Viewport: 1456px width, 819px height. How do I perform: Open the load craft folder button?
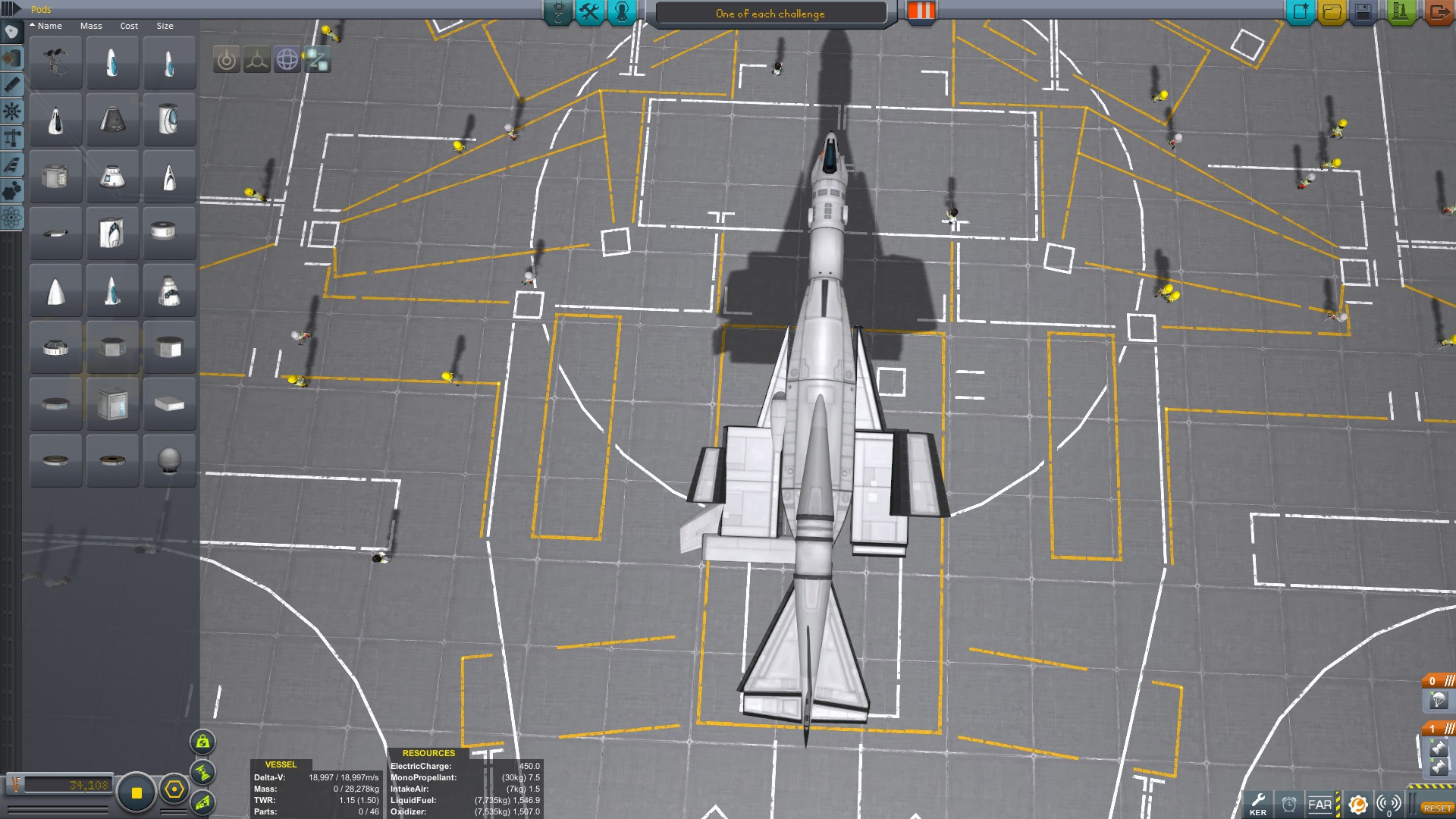(x=1332, y=12)
